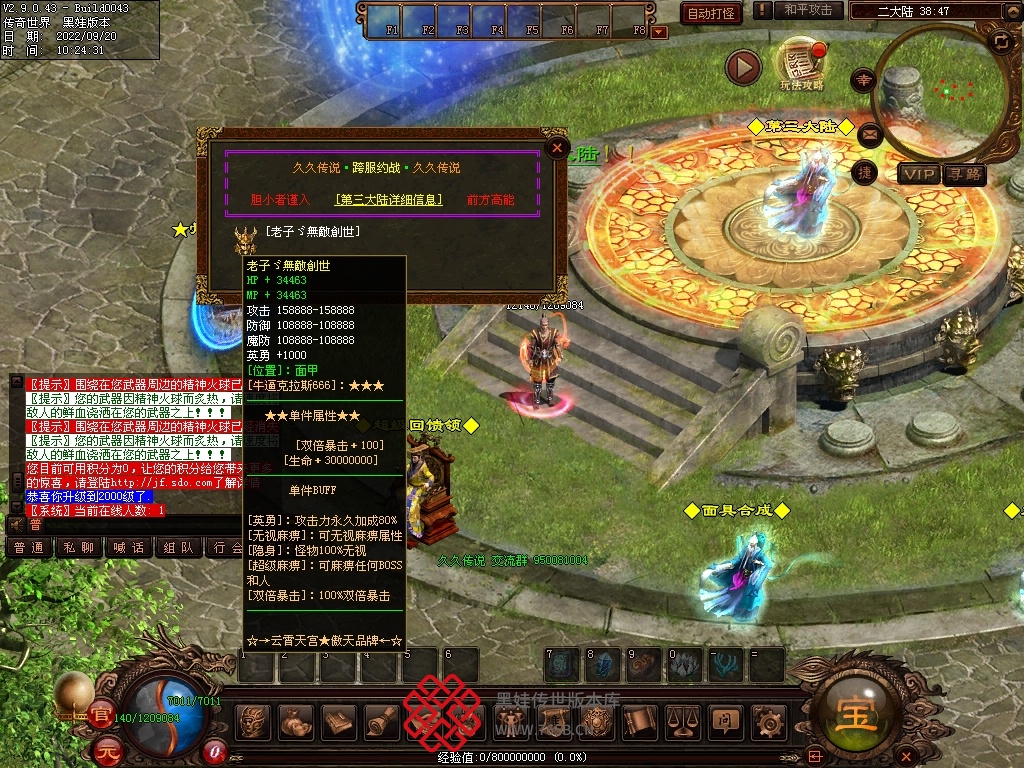Open the VIP panel
This screenshot has width=1024, height=768.
(918, 175)
